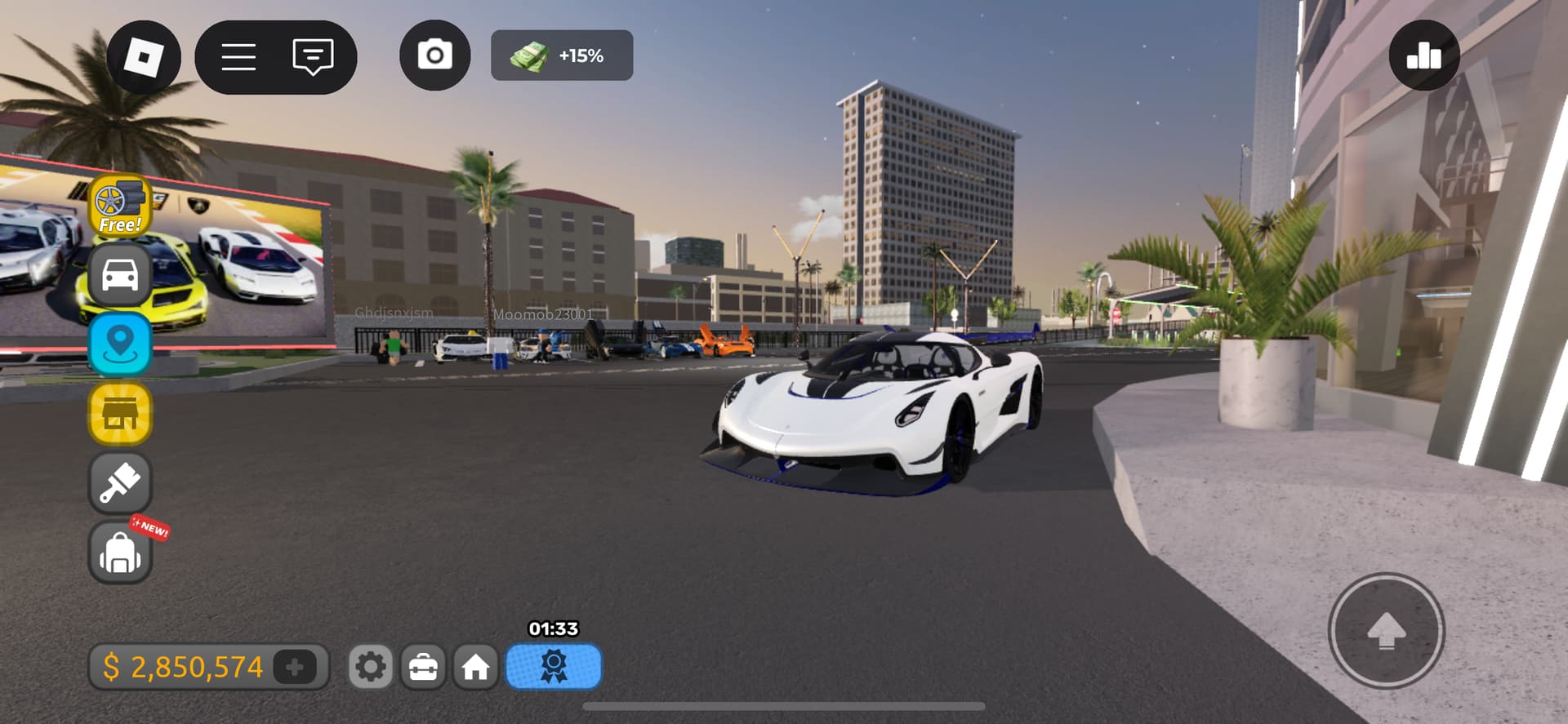1568x724 pixels.
Task: Tap the camera screenshot button
Action: click(x=434, y=56)
